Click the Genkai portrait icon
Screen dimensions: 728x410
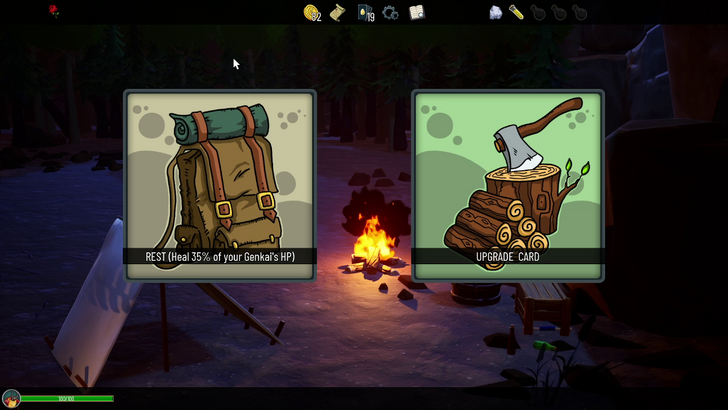click(11, 399)
